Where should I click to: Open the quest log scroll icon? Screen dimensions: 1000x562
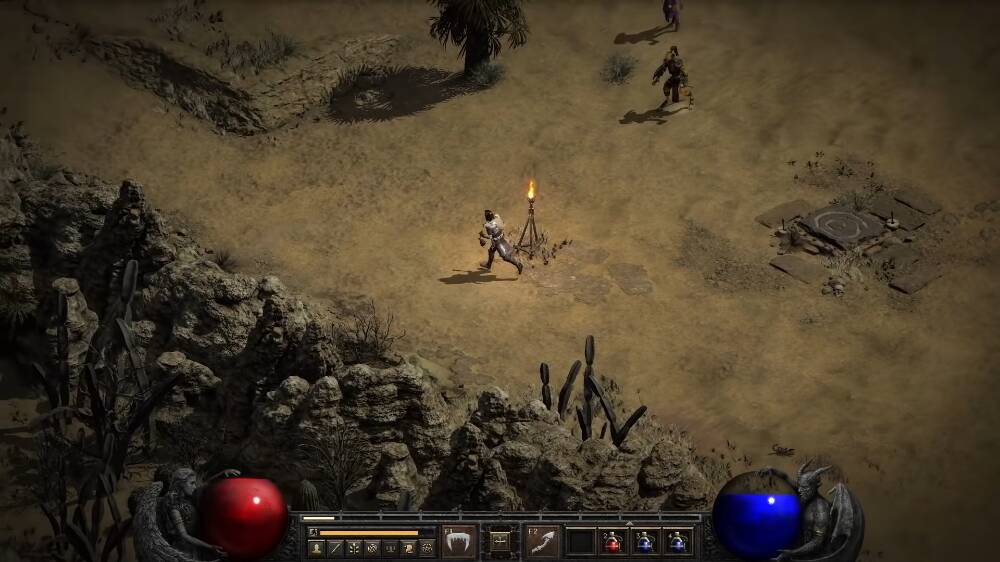point(408,548)
